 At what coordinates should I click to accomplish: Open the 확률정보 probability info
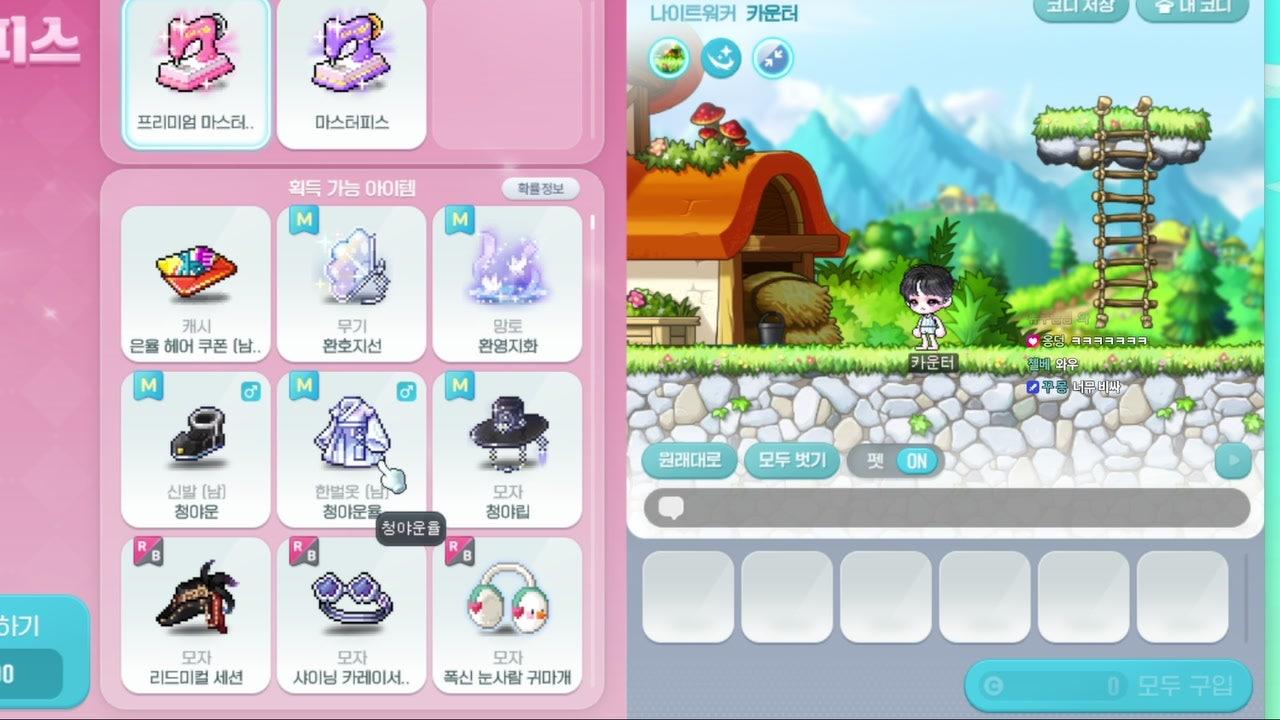(540, 188)
